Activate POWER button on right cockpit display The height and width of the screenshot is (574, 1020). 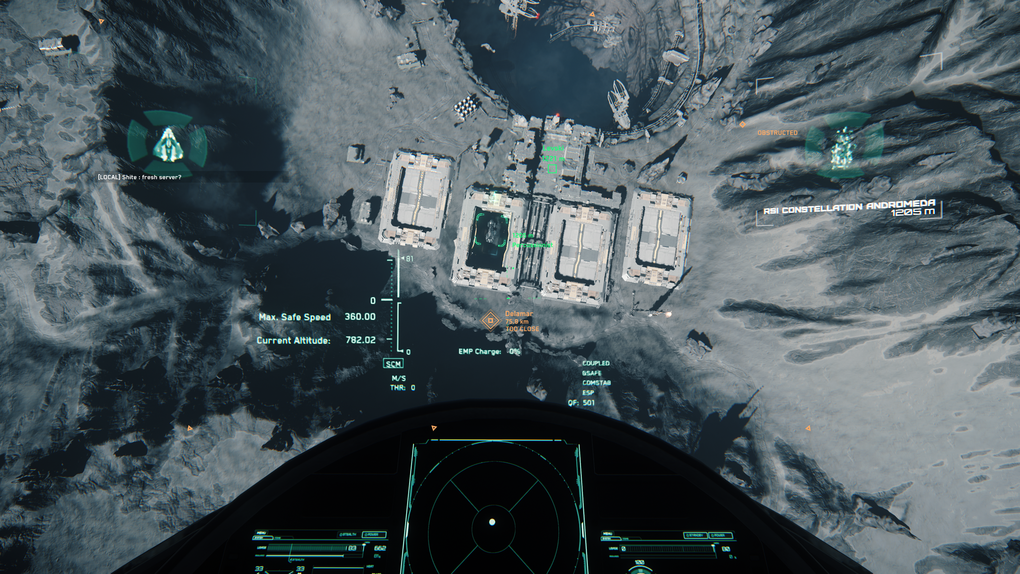click(x=720, y=535)
